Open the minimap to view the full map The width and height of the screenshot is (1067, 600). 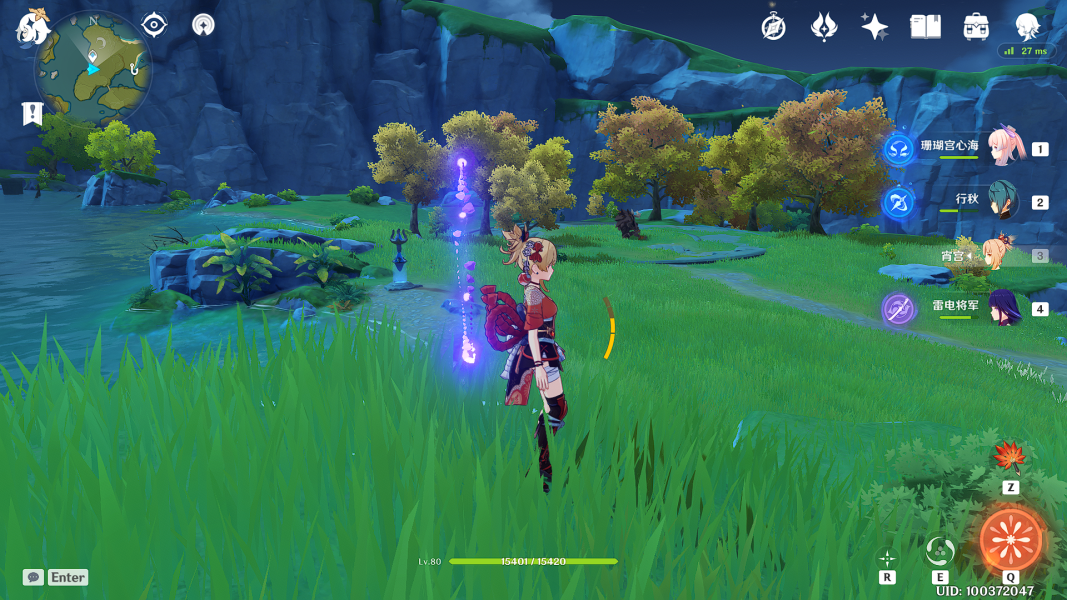(93, 68)
